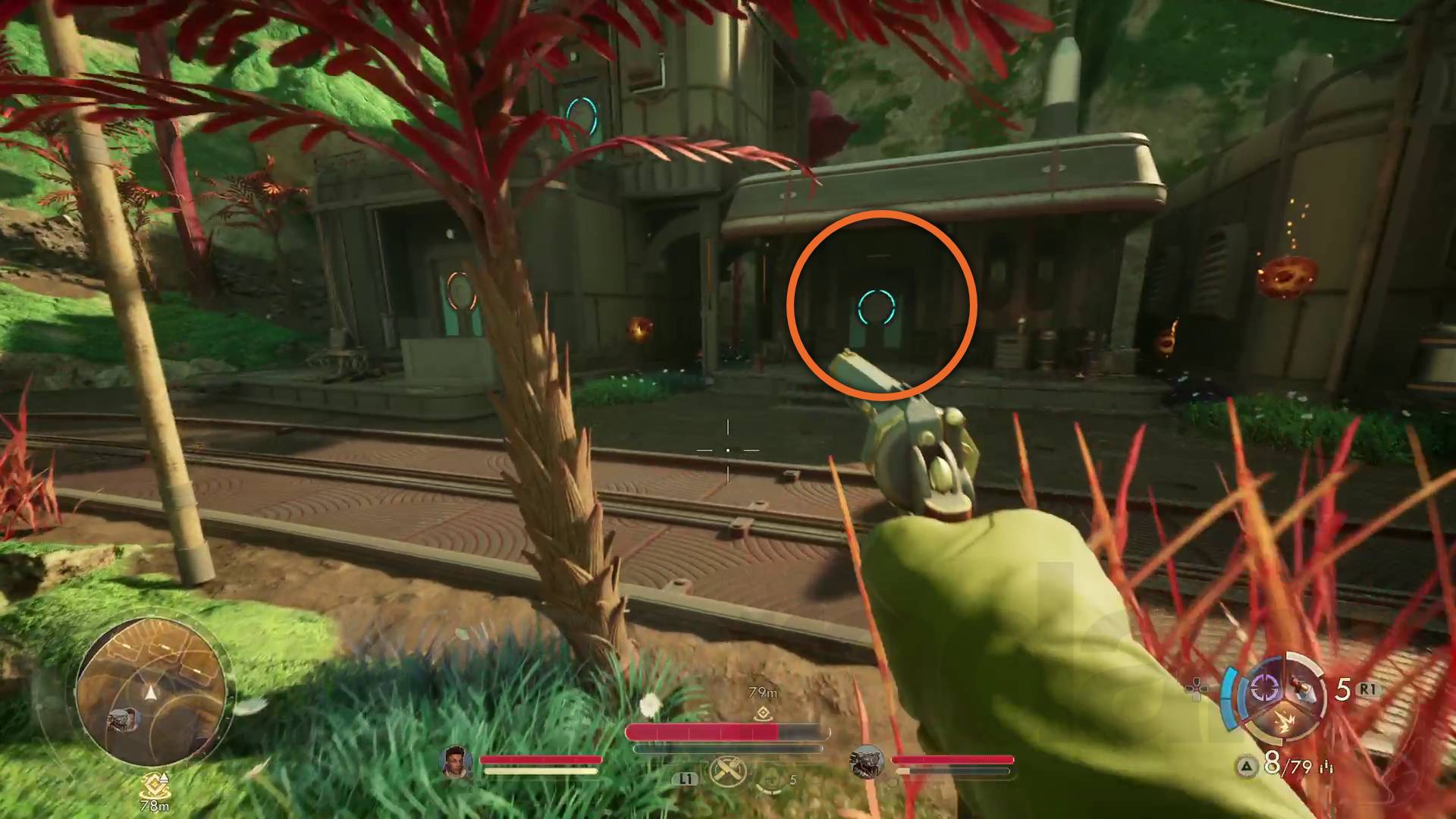
Task: Click the grenade count number 5 near R1
Action: (1344, 689)
